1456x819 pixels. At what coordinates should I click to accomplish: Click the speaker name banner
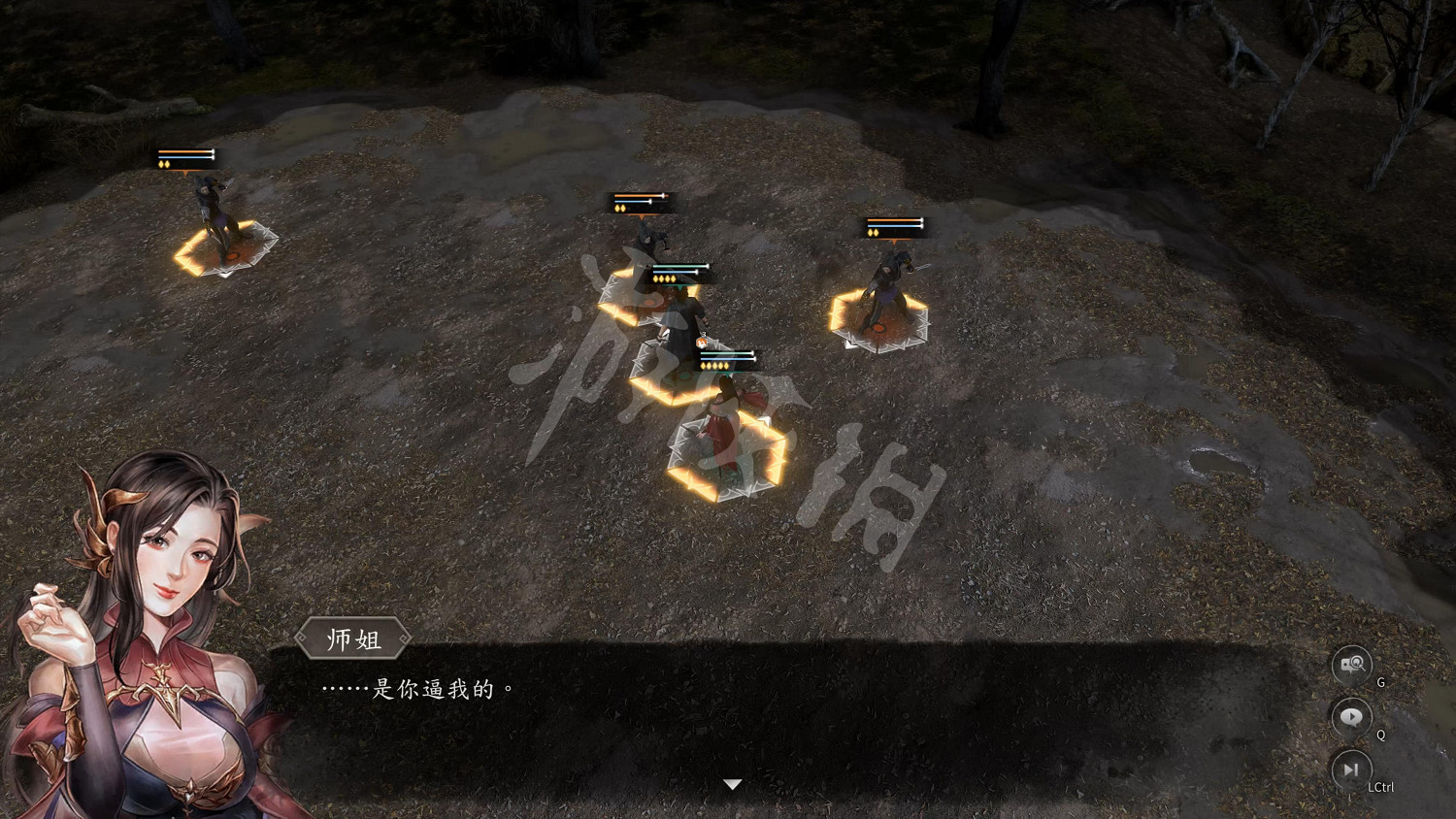[352, 639]
